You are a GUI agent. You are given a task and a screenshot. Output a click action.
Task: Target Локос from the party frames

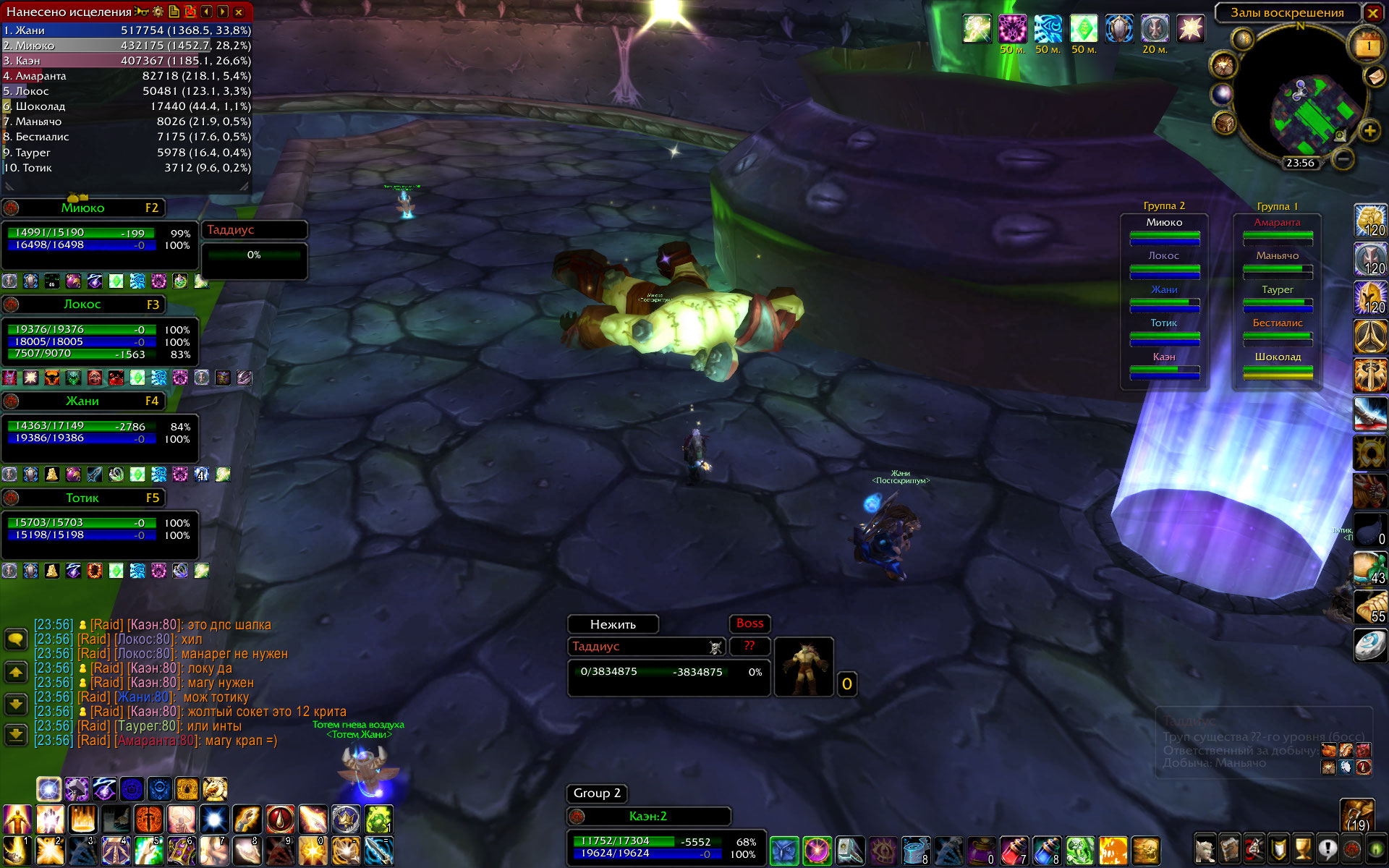point(83,305)
